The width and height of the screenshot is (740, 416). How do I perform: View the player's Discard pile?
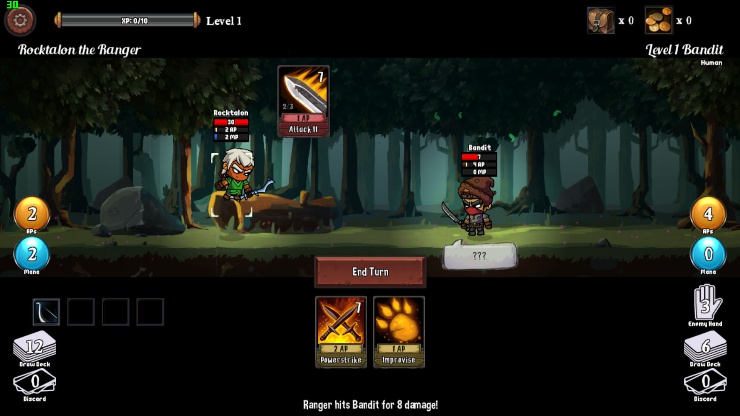[35, 383]
